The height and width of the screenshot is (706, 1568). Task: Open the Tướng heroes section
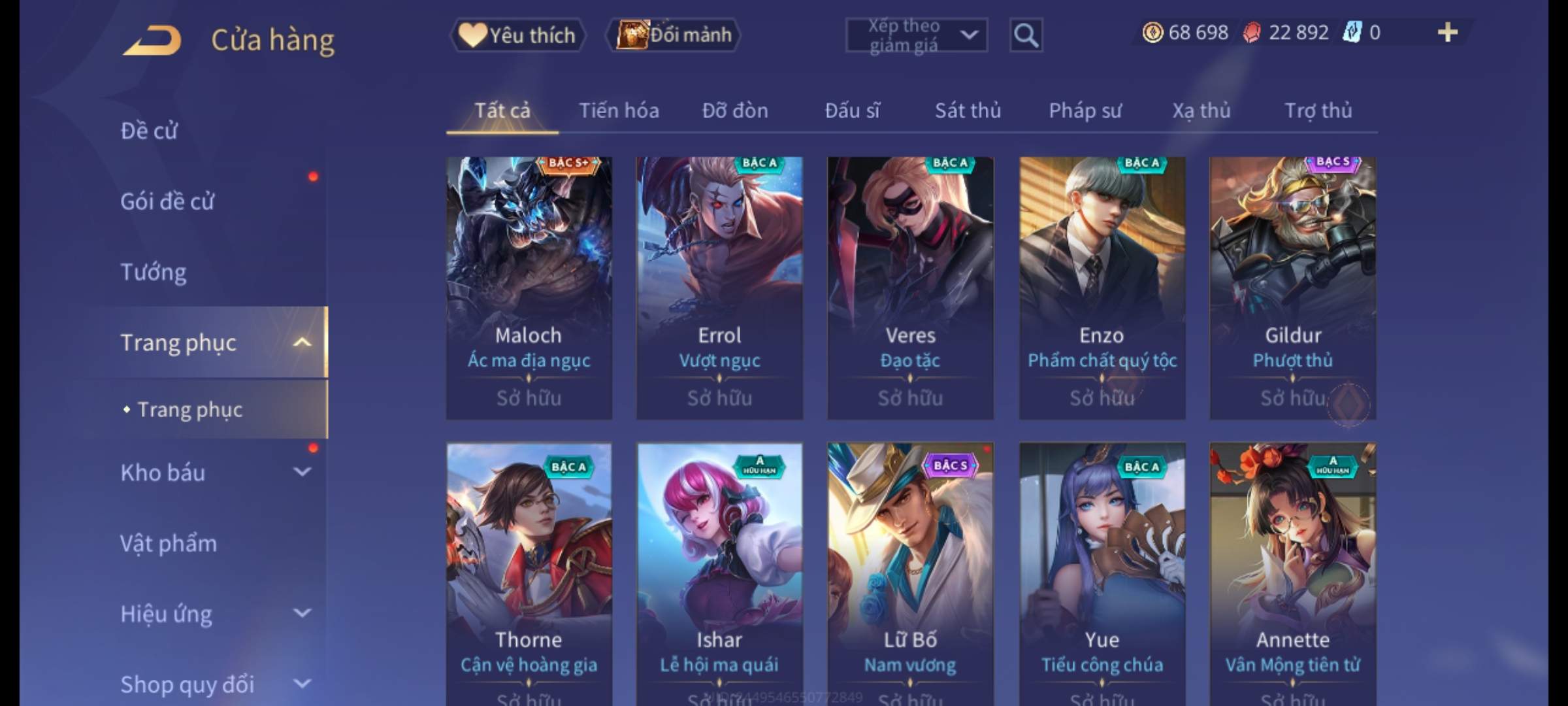click(x=154, y=272)
